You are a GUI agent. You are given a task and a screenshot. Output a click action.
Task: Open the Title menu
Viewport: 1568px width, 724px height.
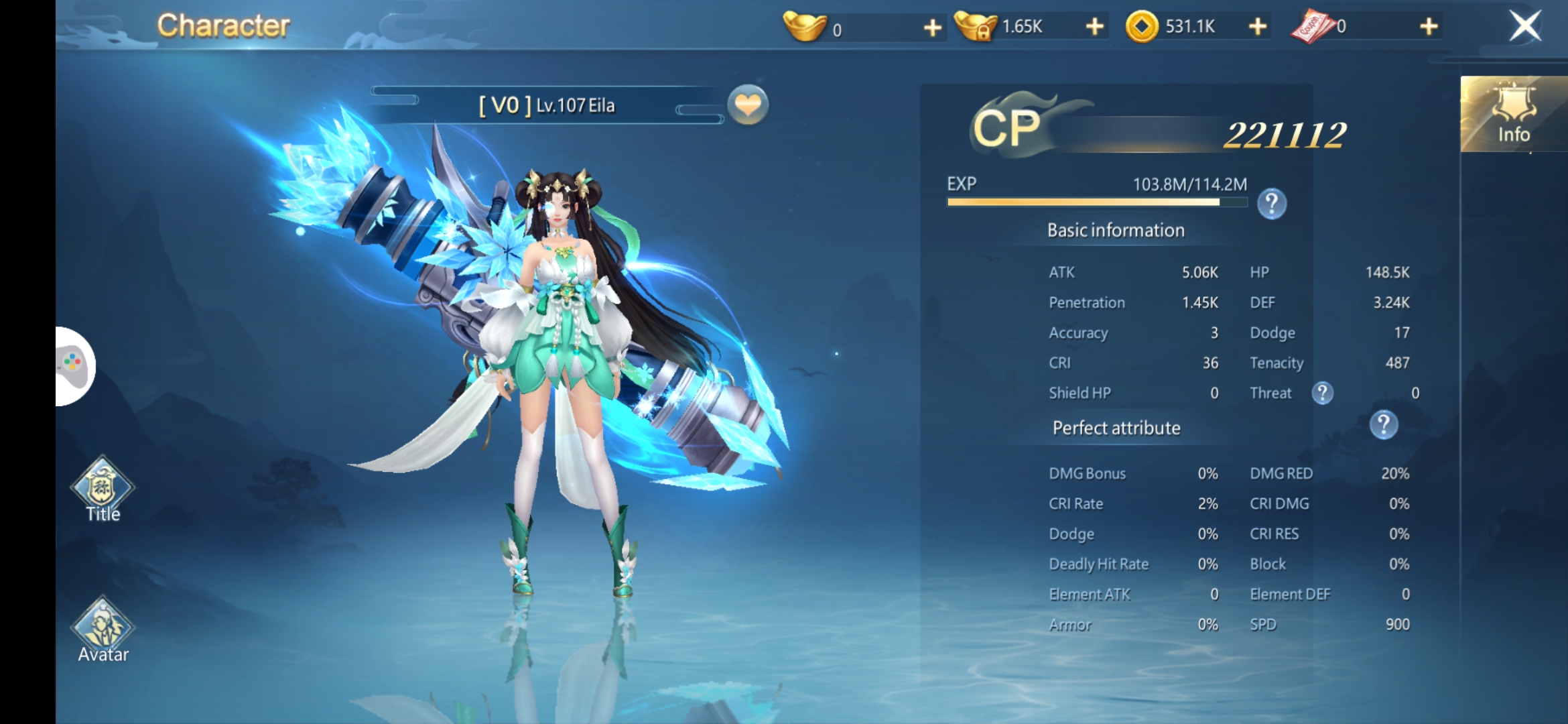[x=103, y=489]
